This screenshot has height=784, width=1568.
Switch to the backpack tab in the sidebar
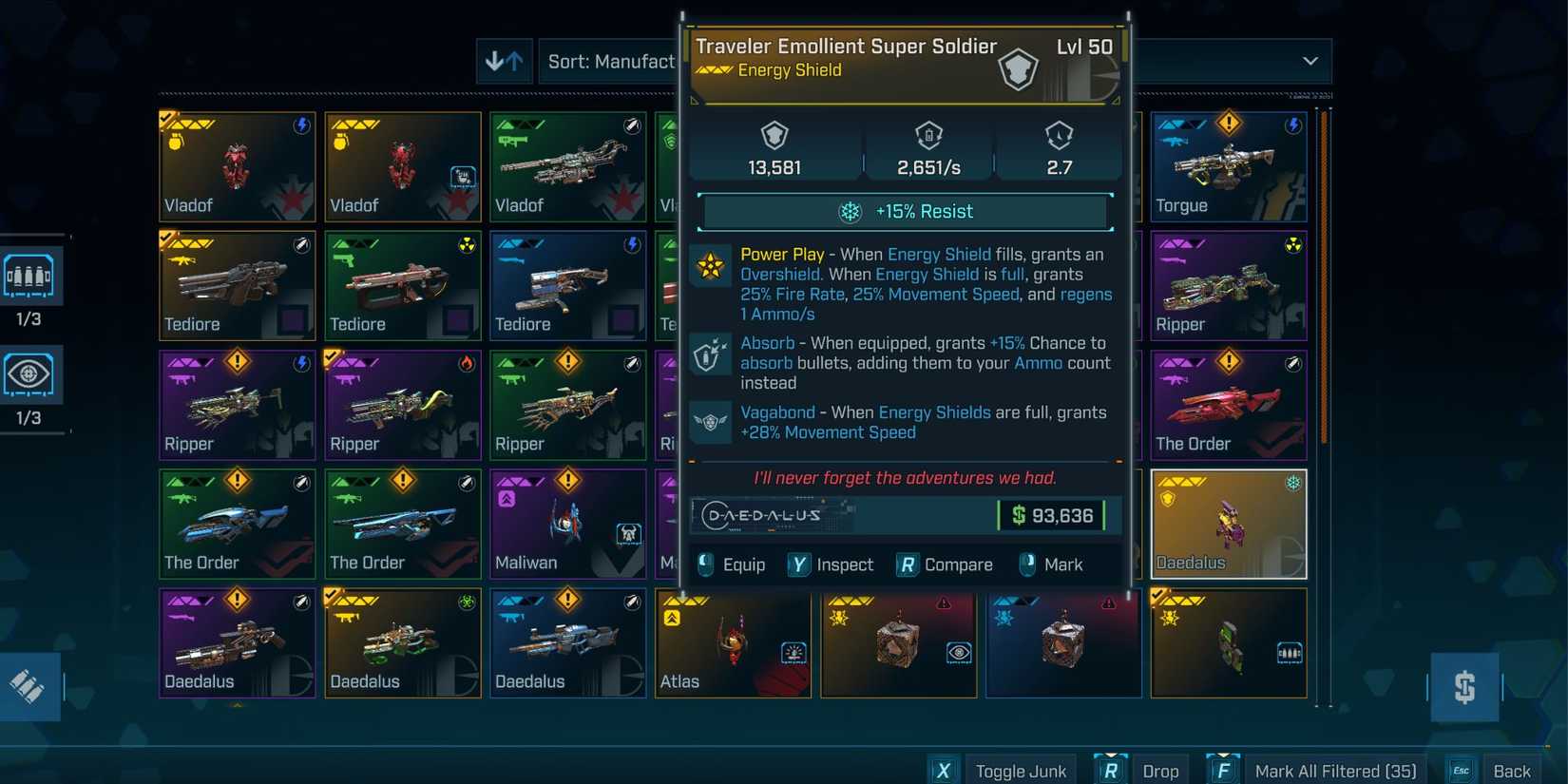point(31,276)
